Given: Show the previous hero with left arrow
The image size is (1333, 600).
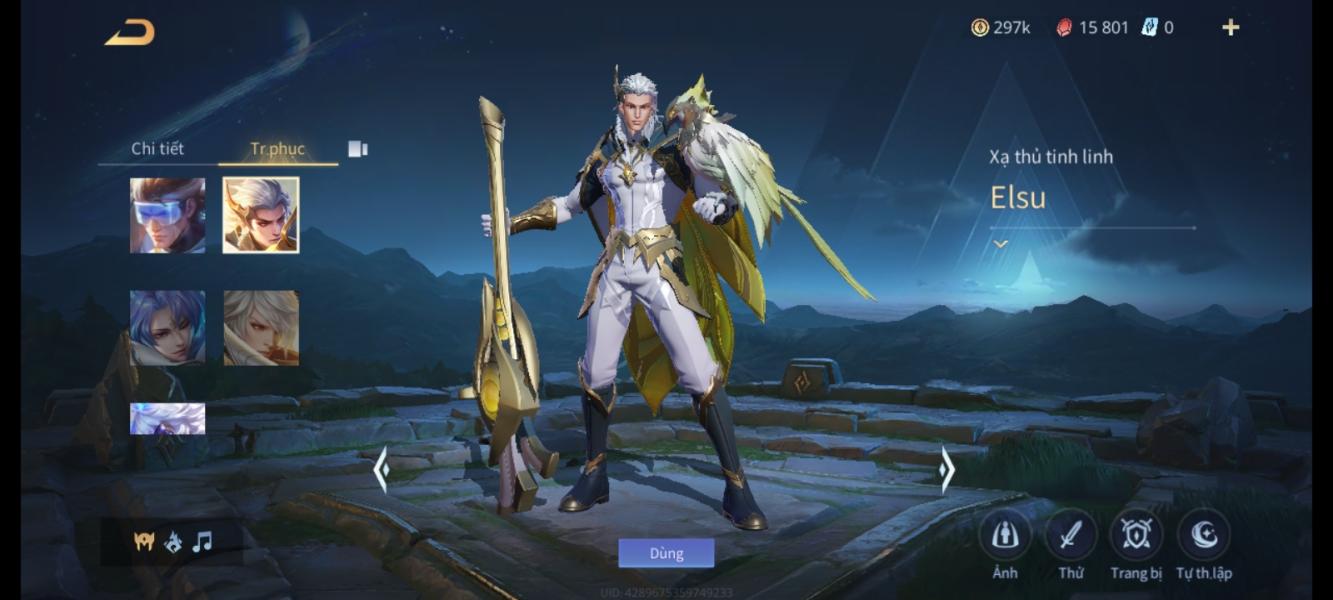Looking at the screenshot, I should pyautogui.click(x=381, y=469).
